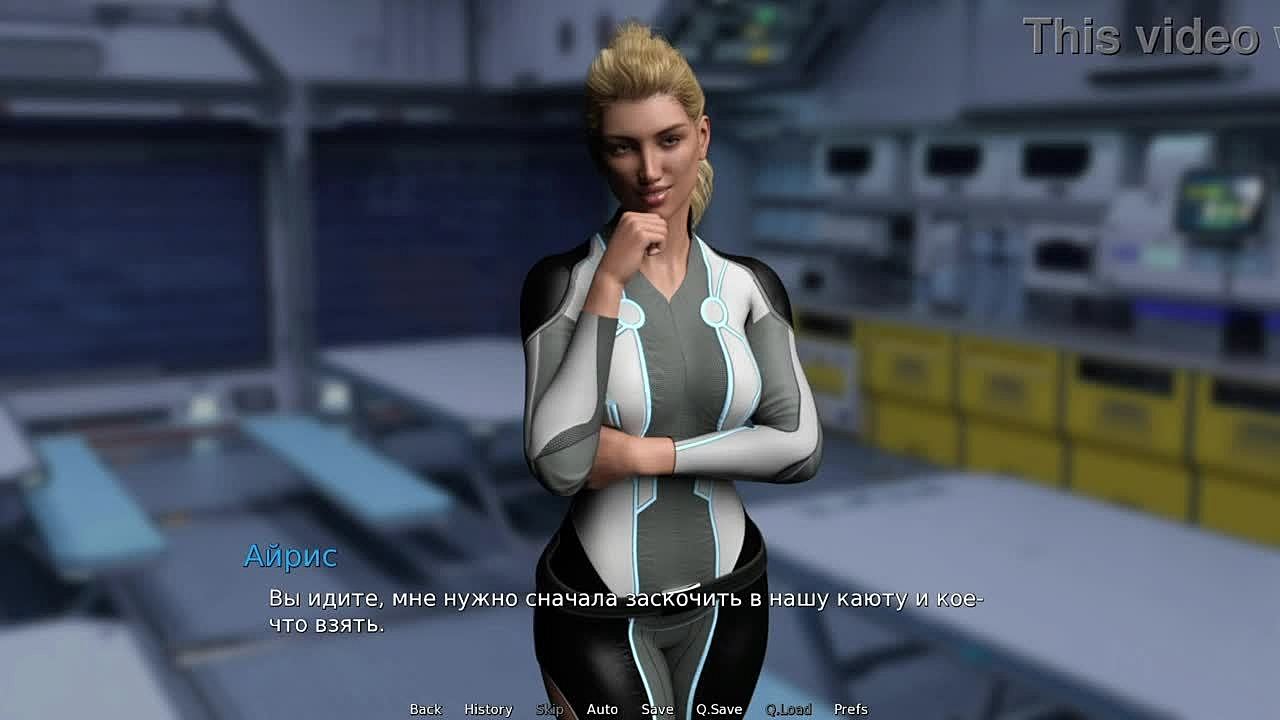The width and height of the screenshot is (1280, 720).
Task: Go back with the Back button
Action: pos(425,709)
